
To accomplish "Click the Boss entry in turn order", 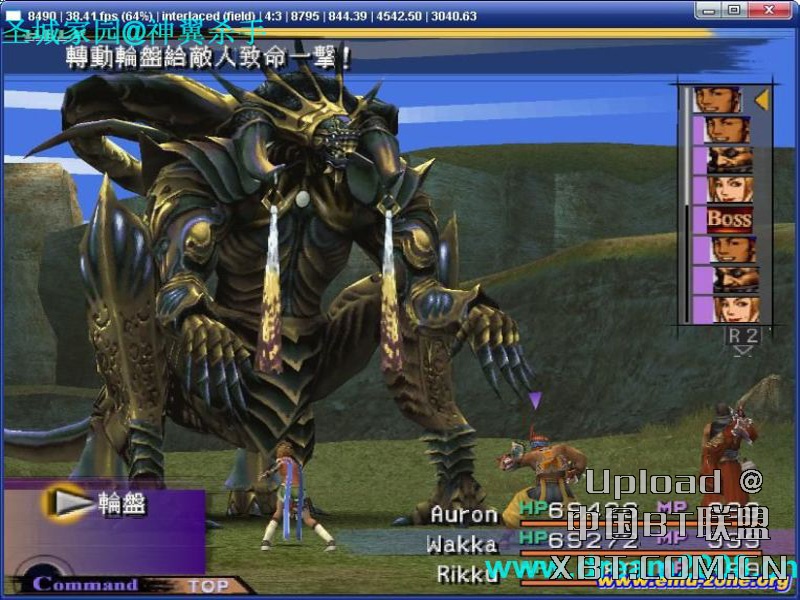I will pos(729,218).
